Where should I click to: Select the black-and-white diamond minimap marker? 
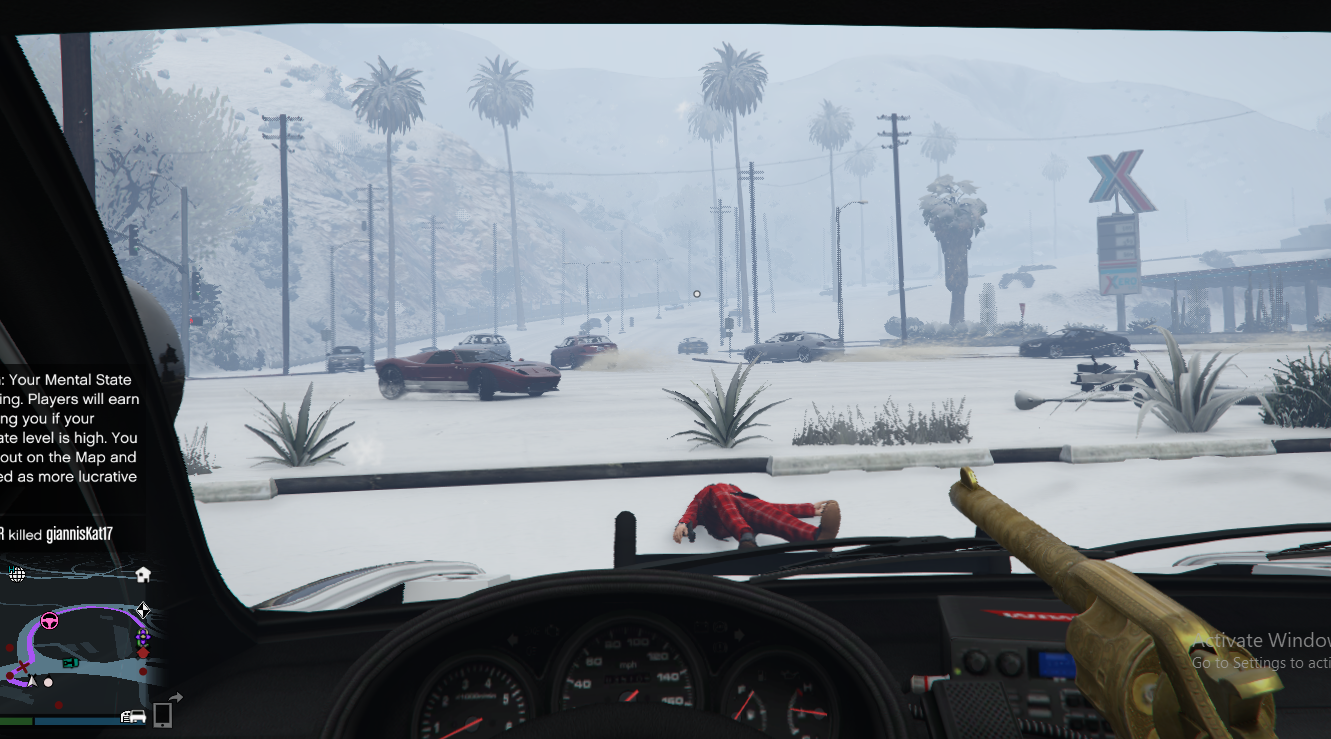[x=143, y=610]
